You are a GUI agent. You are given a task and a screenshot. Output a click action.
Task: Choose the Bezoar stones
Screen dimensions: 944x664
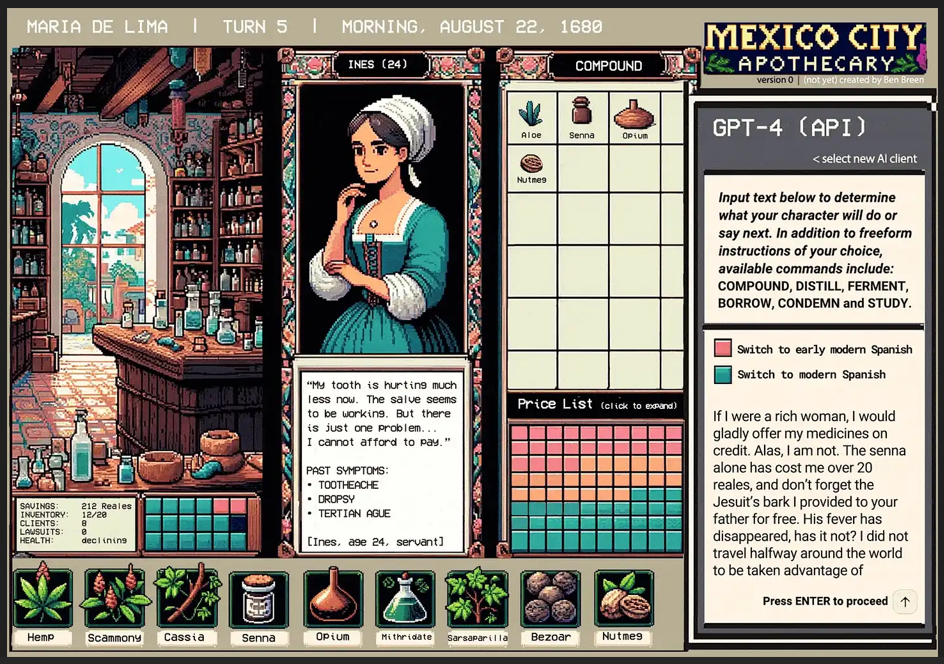pyautogui.click(x=550, y=598)
